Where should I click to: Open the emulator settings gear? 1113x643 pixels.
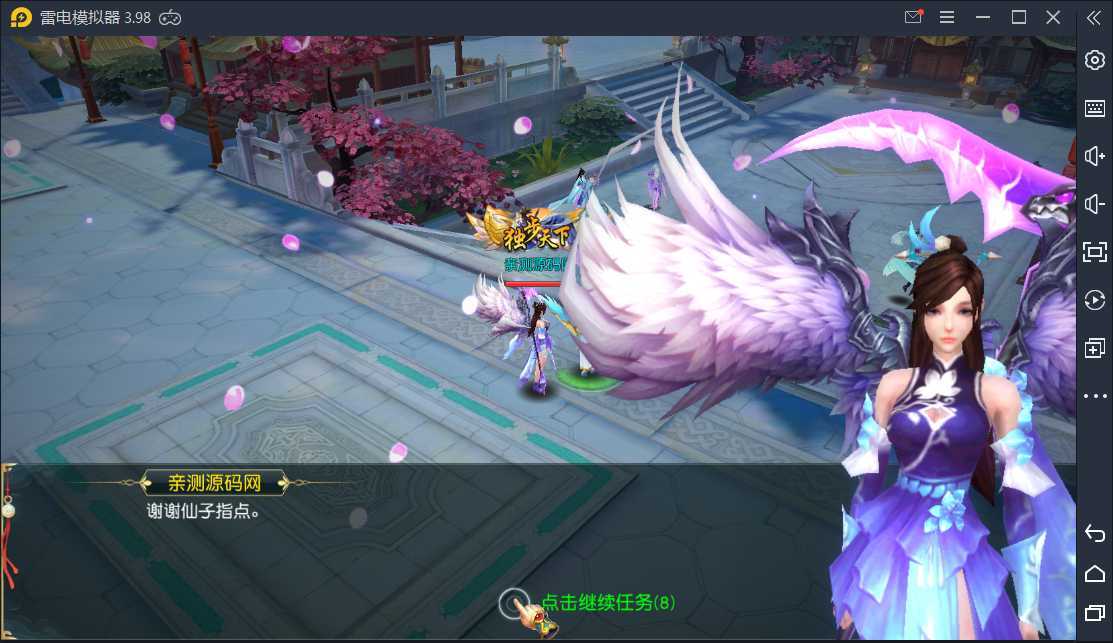click(1094, 60)
